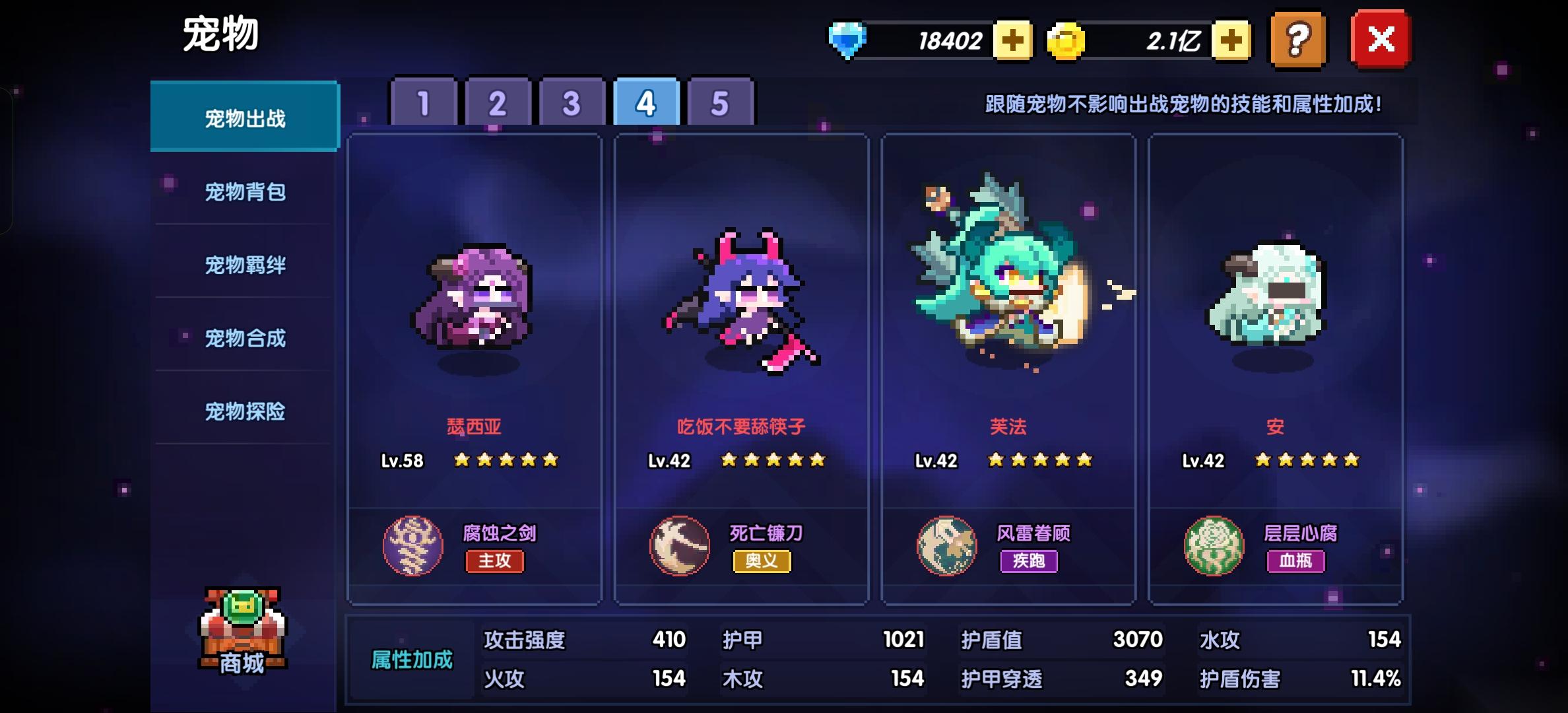Select the pet card 安
Image resolution: width=1568 pixels, height=713 pixels.
[1275, 317]
